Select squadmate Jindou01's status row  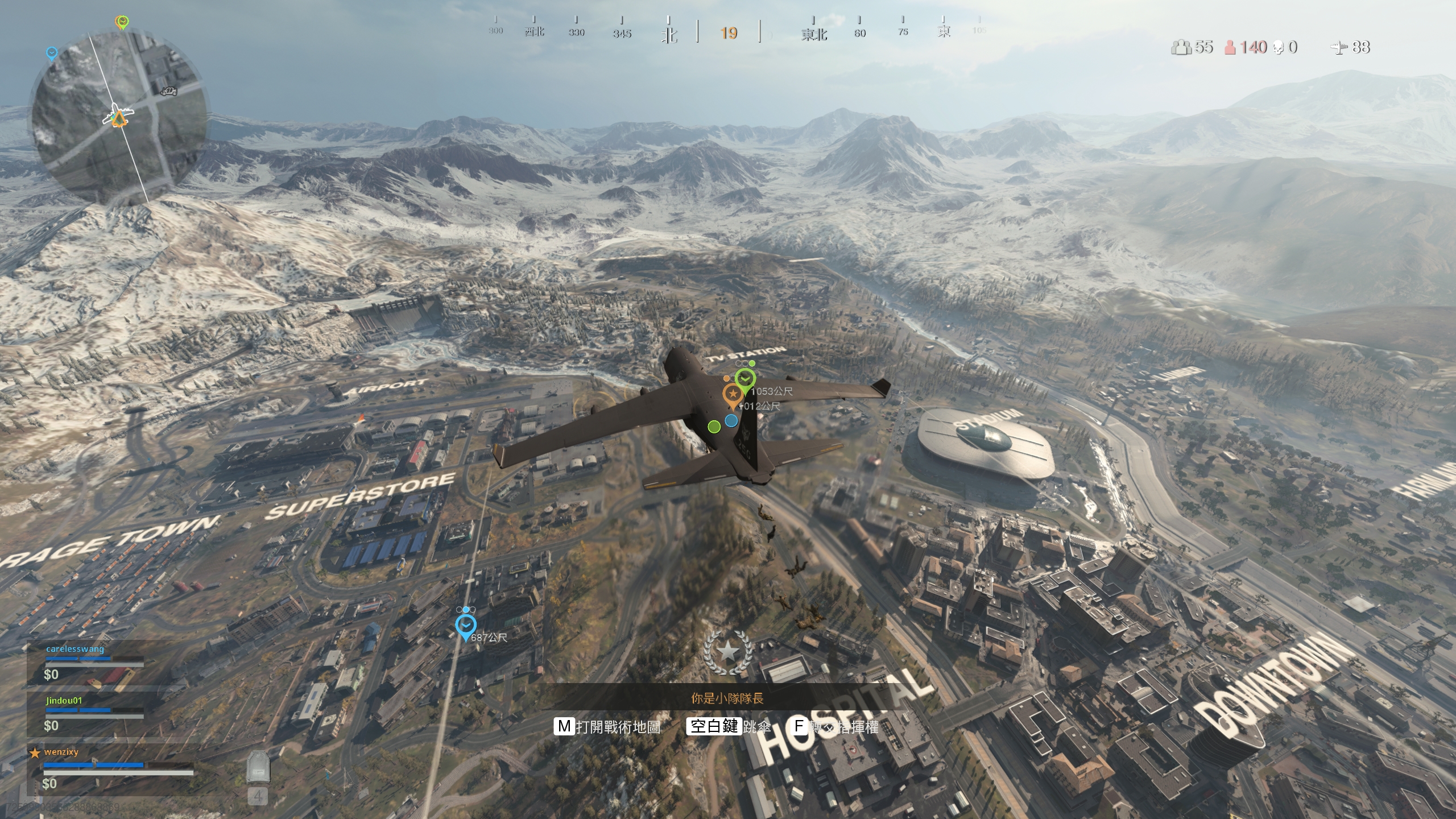coord(94,714)
